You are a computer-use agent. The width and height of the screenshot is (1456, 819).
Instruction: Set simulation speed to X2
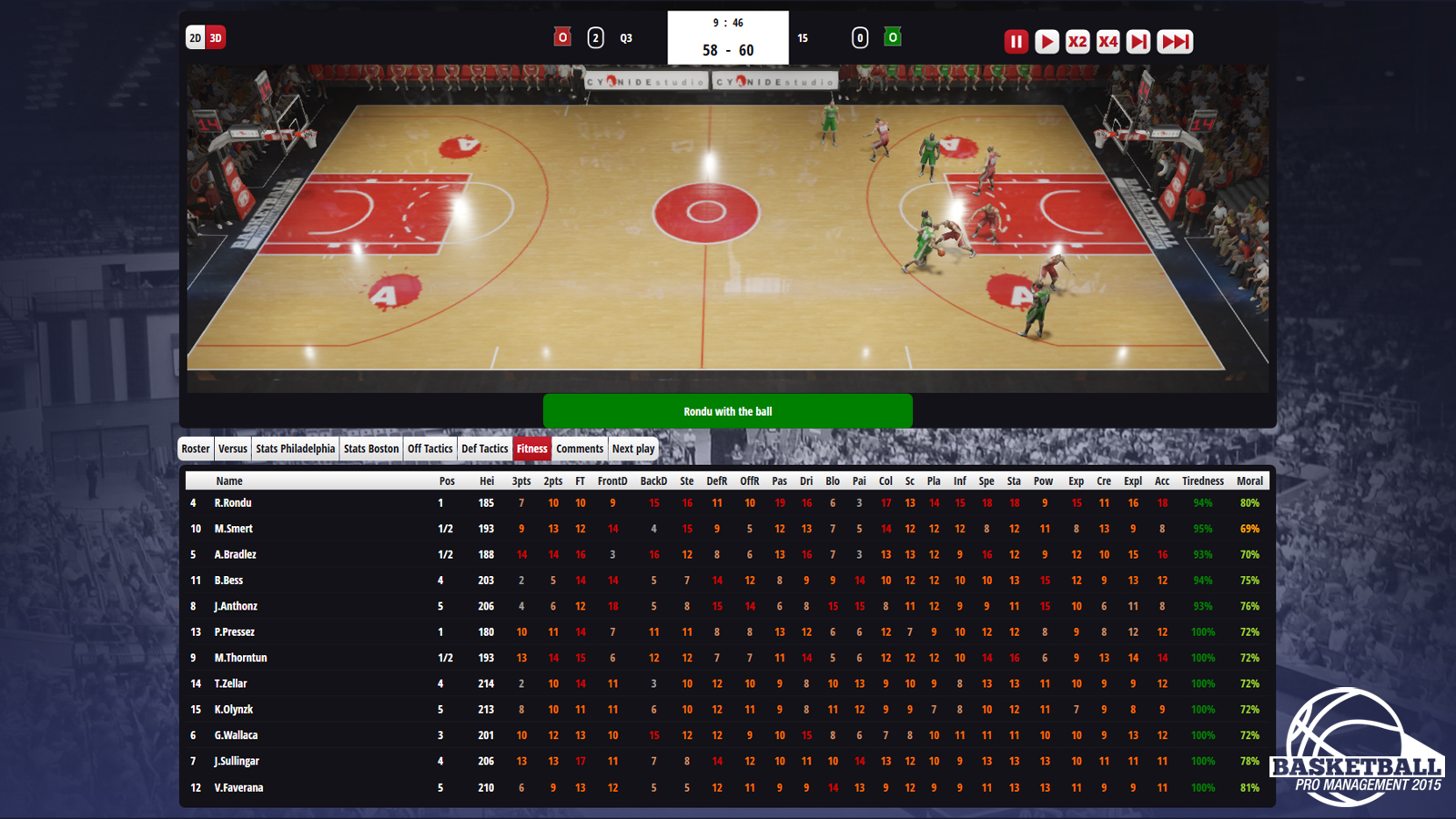(x=1077, y=41)
